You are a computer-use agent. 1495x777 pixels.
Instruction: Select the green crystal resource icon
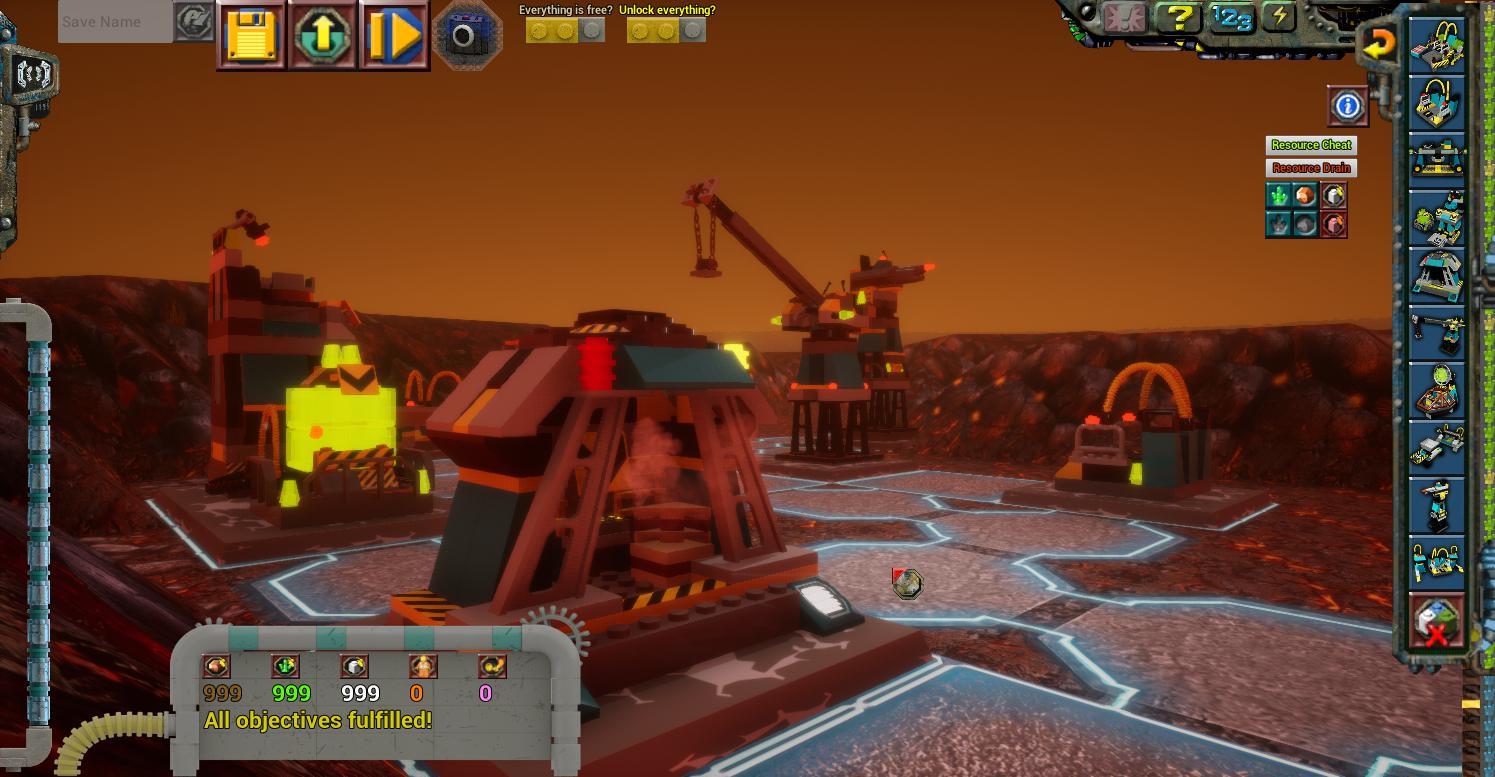tap(1279, 195)
